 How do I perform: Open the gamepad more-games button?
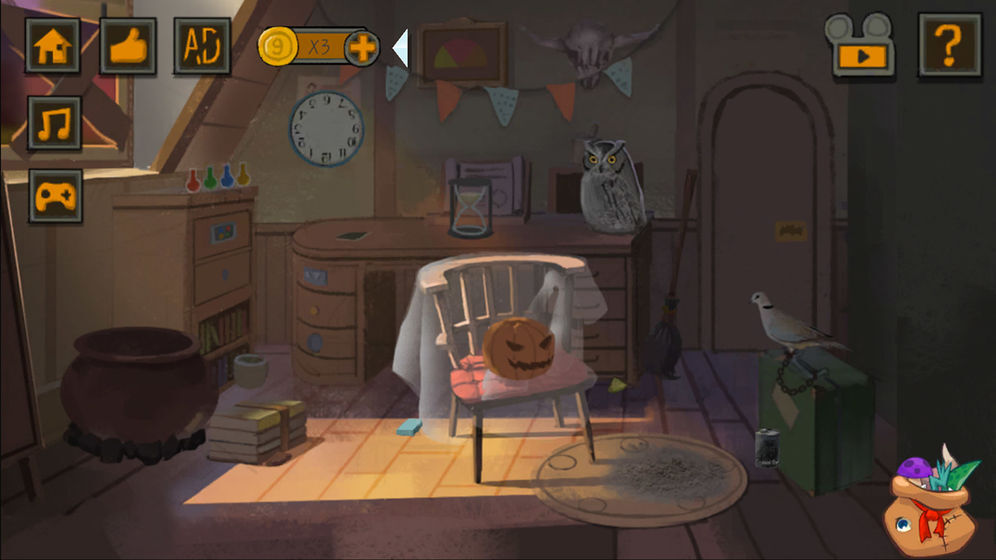55,196
